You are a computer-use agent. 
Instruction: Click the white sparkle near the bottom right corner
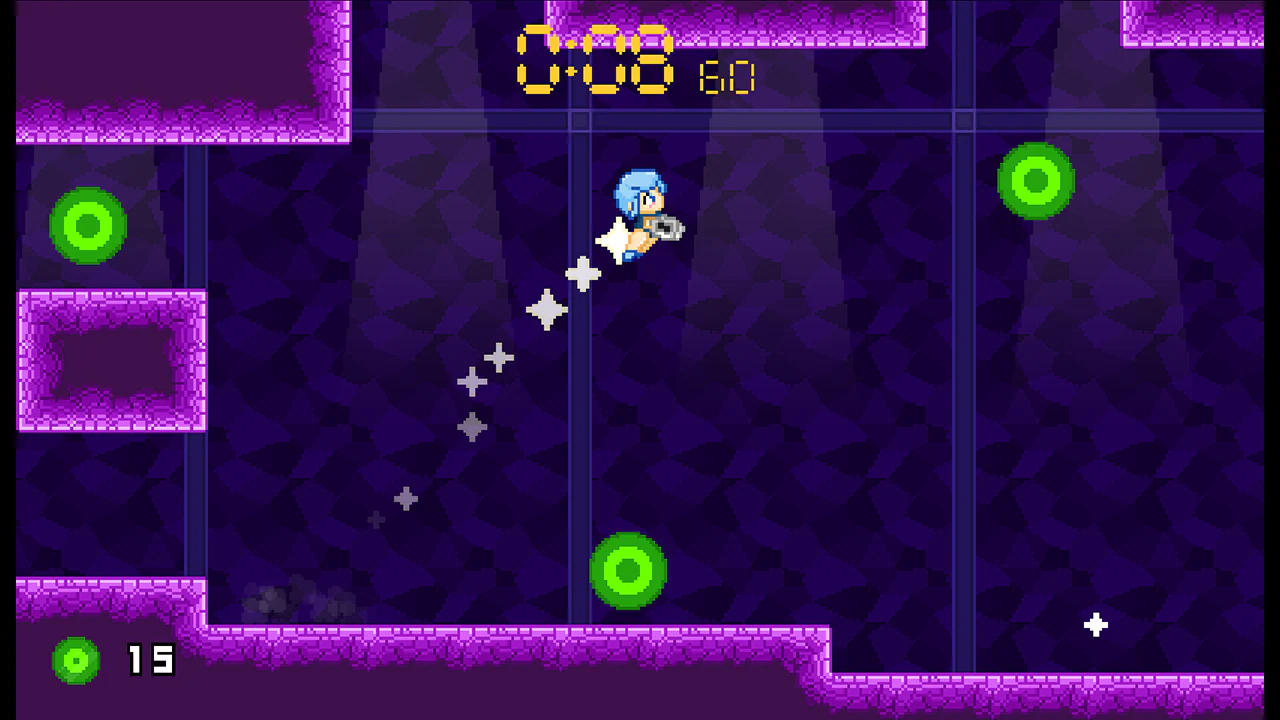click(1096, 625)
